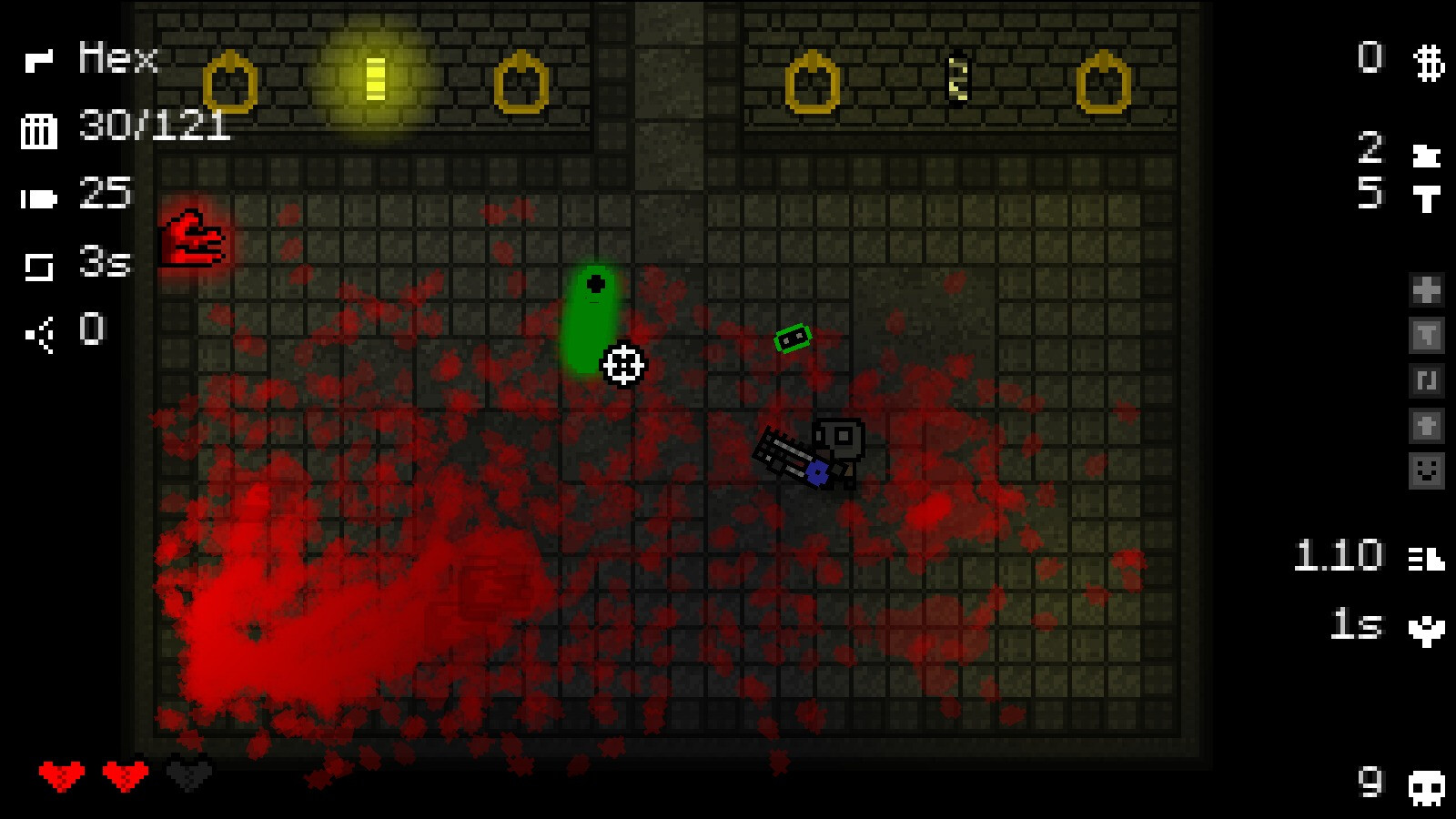Screen dimensions: 1456x819
Task: Expand the heart icon beside the 1s label
Action: tap(1427, 628)
